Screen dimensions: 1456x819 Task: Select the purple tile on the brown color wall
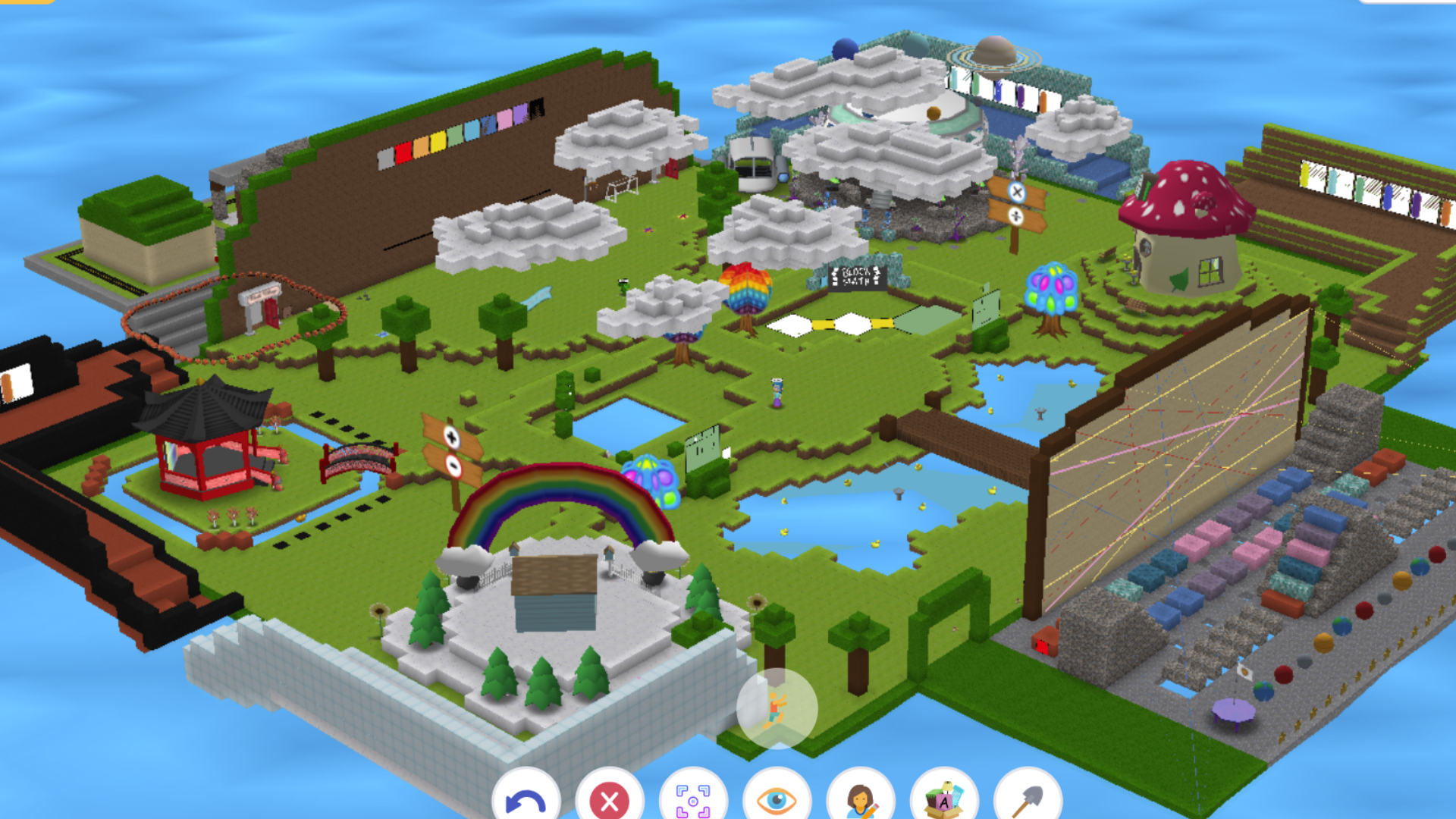tap(520, 115)
